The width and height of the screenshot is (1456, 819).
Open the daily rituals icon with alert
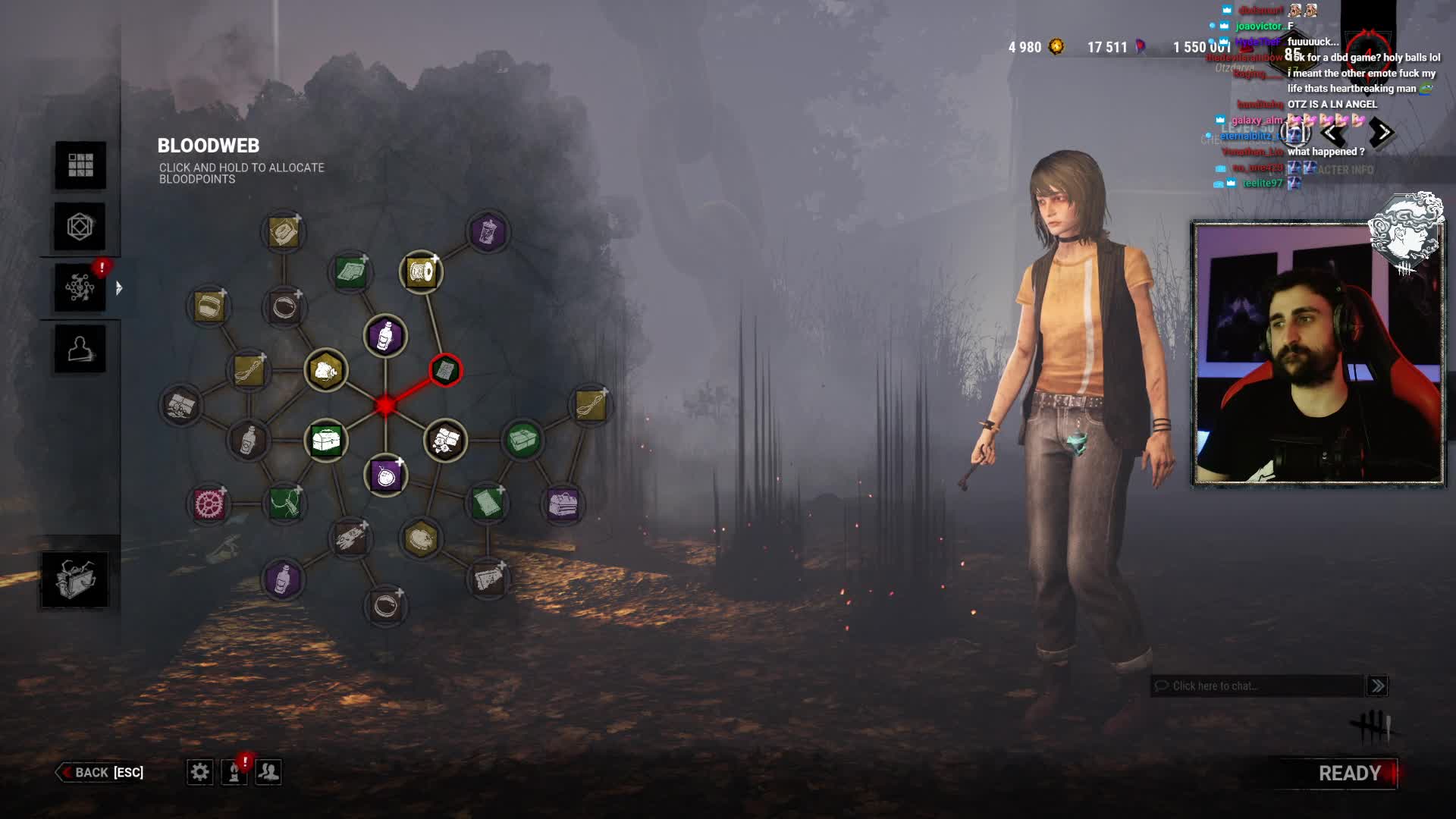pos(234,772)
